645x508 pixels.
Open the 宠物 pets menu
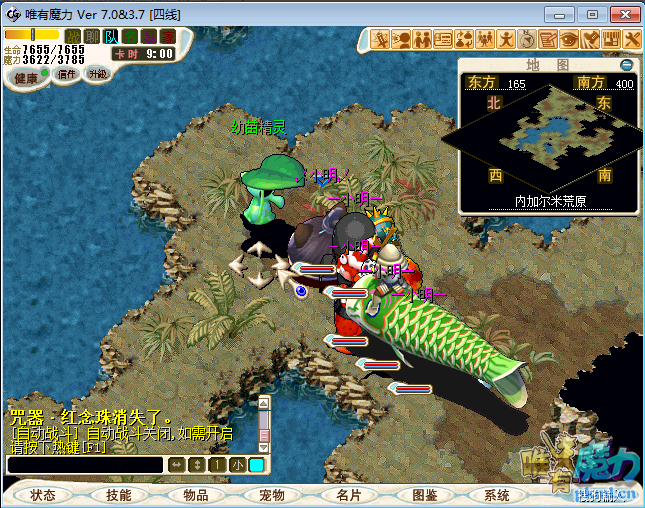pyautogui.click(x=271, y=495)
